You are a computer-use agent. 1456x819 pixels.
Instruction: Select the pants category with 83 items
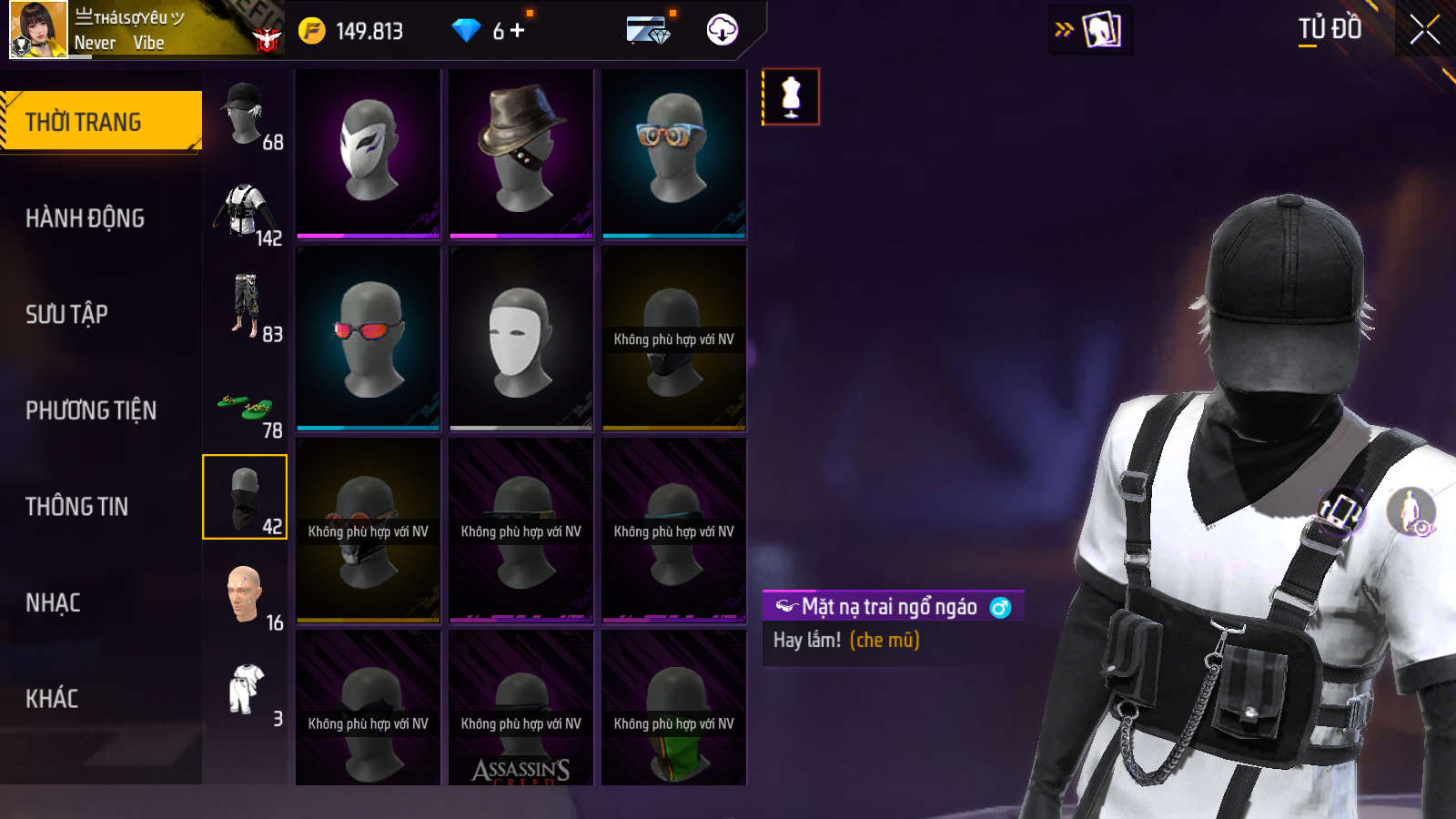pos(245,309)
